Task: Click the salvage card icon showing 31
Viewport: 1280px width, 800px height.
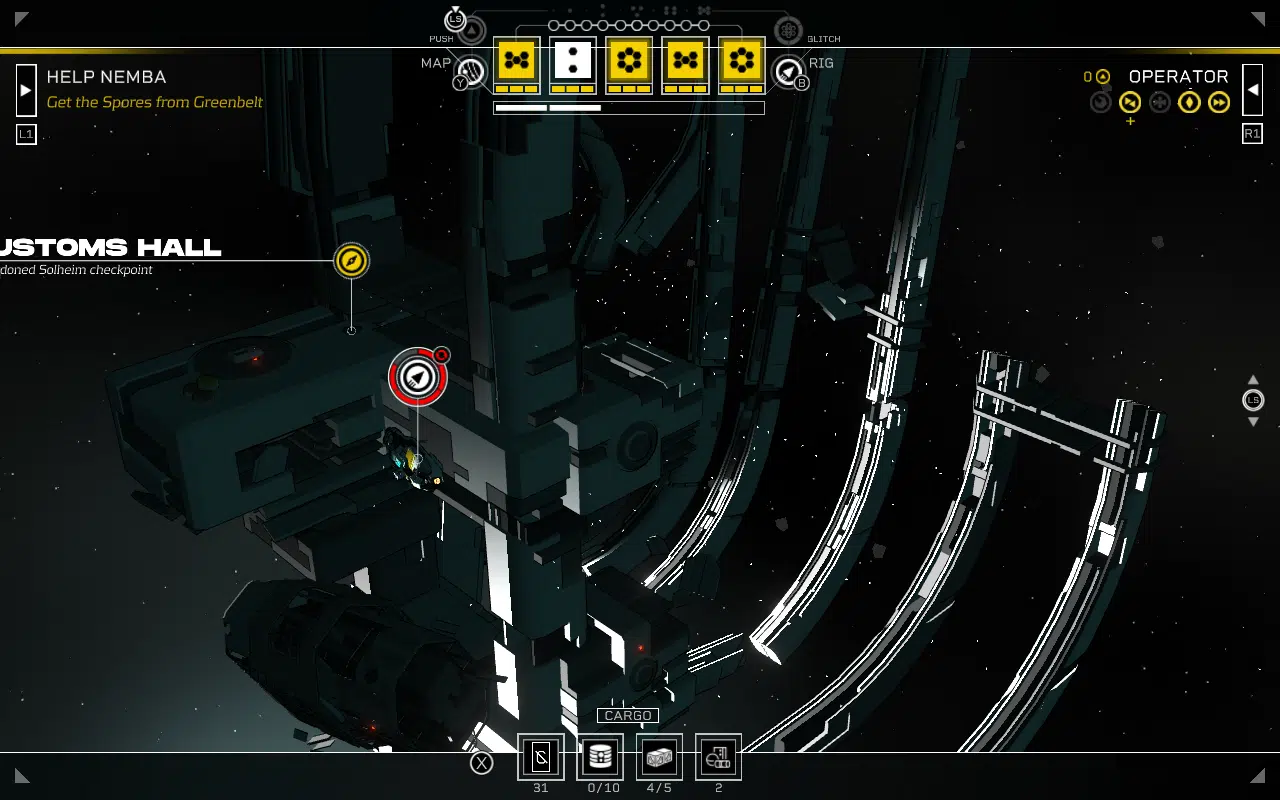Action: 541,758
